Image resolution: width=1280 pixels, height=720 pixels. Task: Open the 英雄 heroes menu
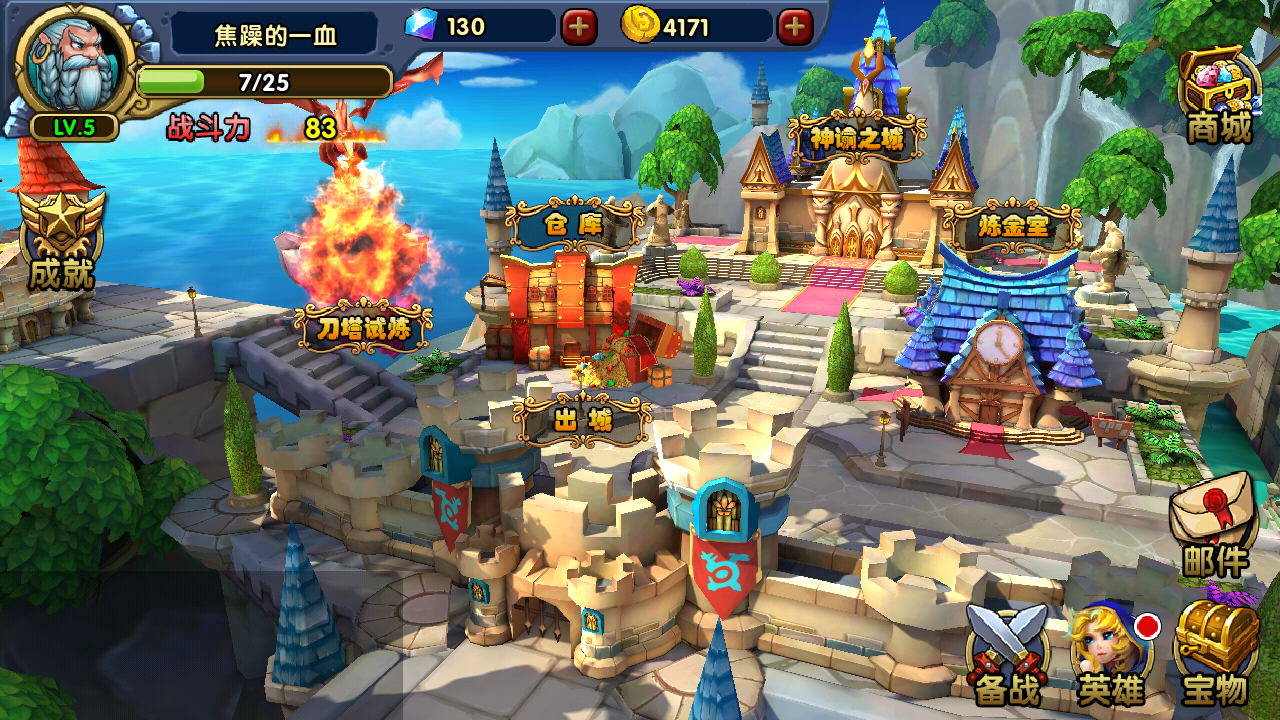pyautogui.click(x=1109, y=654)
